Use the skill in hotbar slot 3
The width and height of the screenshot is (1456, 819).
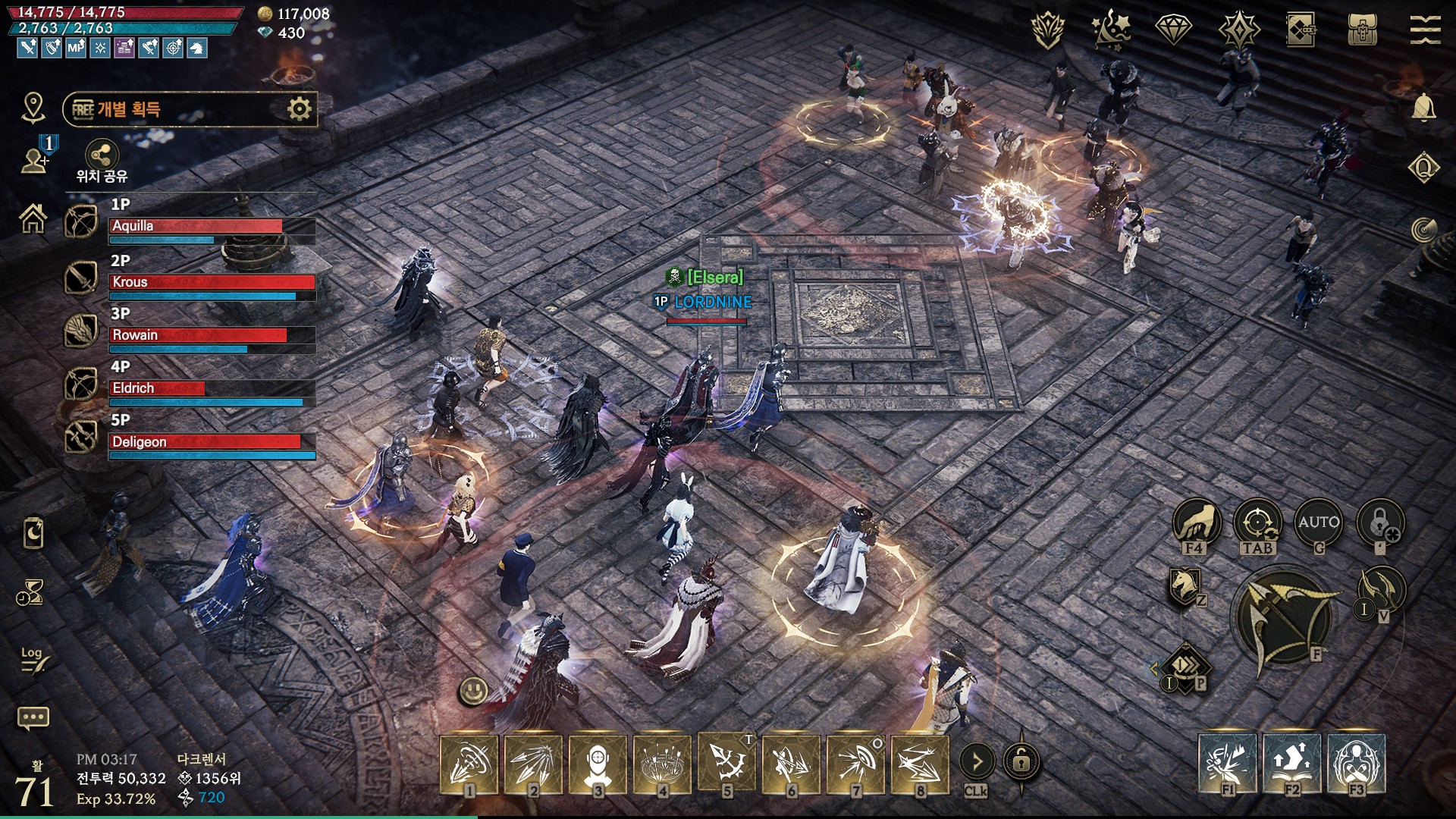598,764
